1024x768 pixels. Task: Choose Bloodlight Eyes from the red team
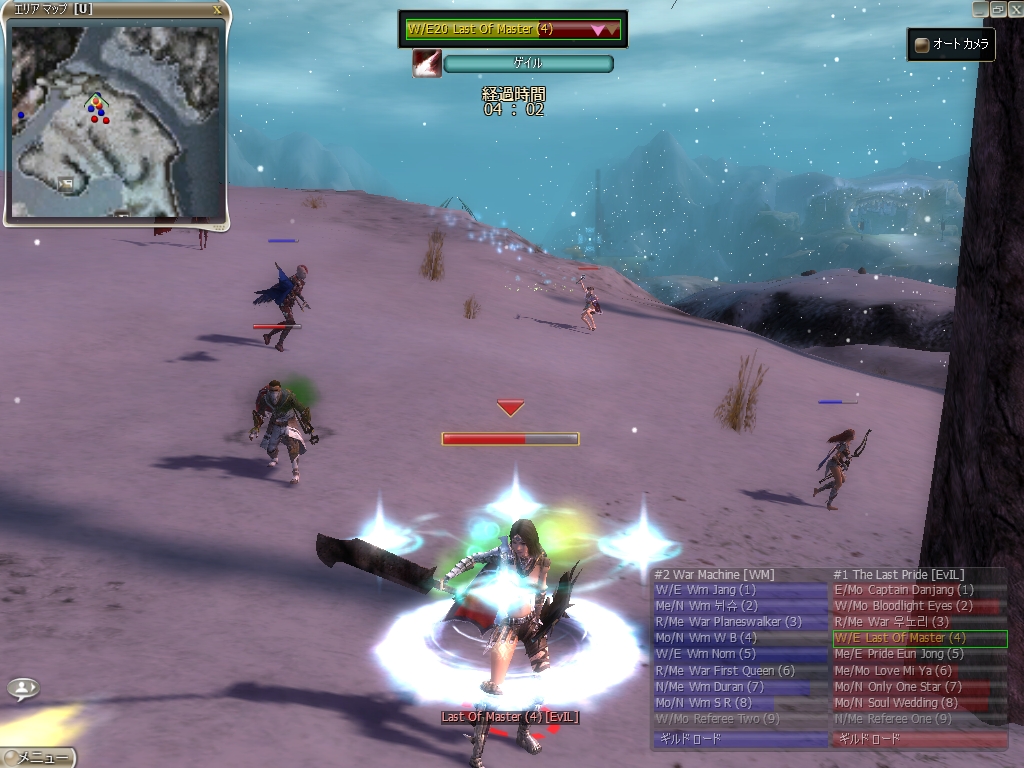click(x=918, y=606)
